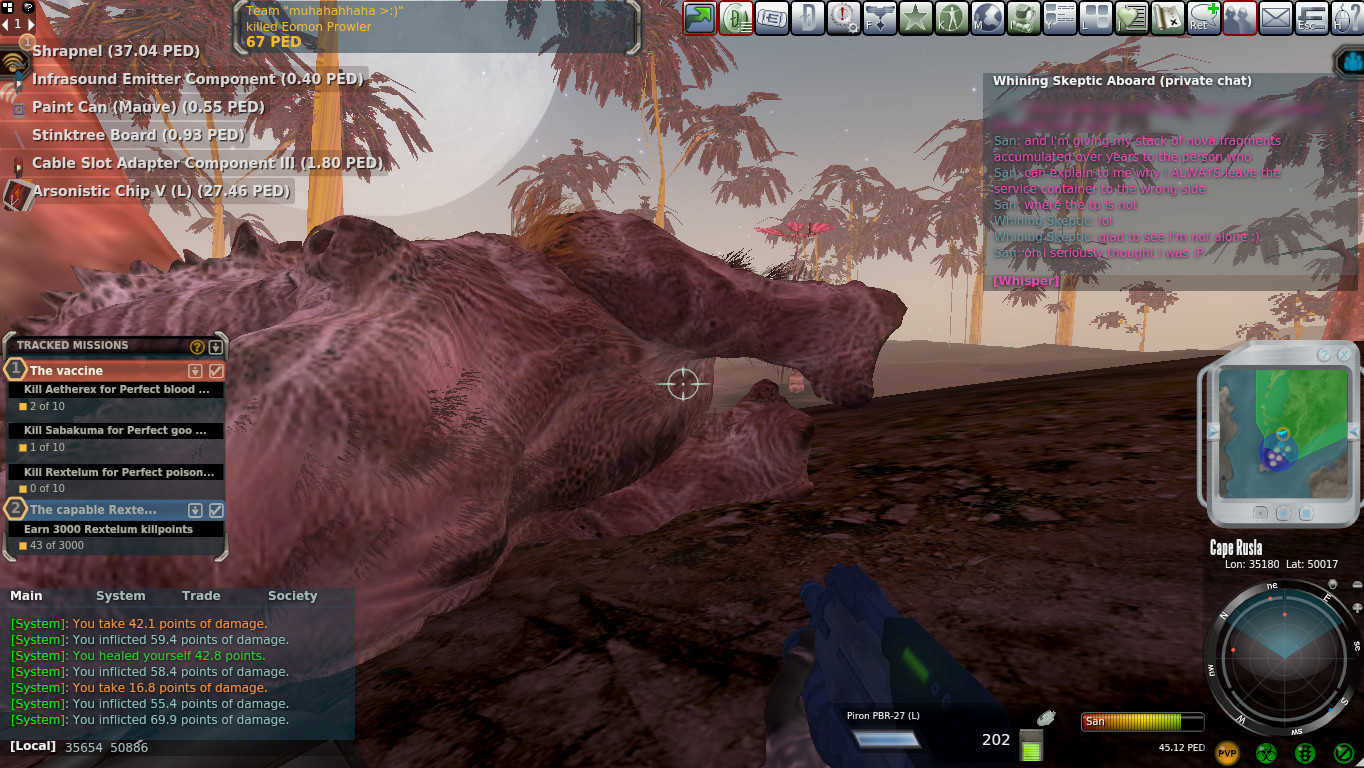1364x768 pixels.
Task: Click the Tracked Missions help question mark
Action: (197, 347)
